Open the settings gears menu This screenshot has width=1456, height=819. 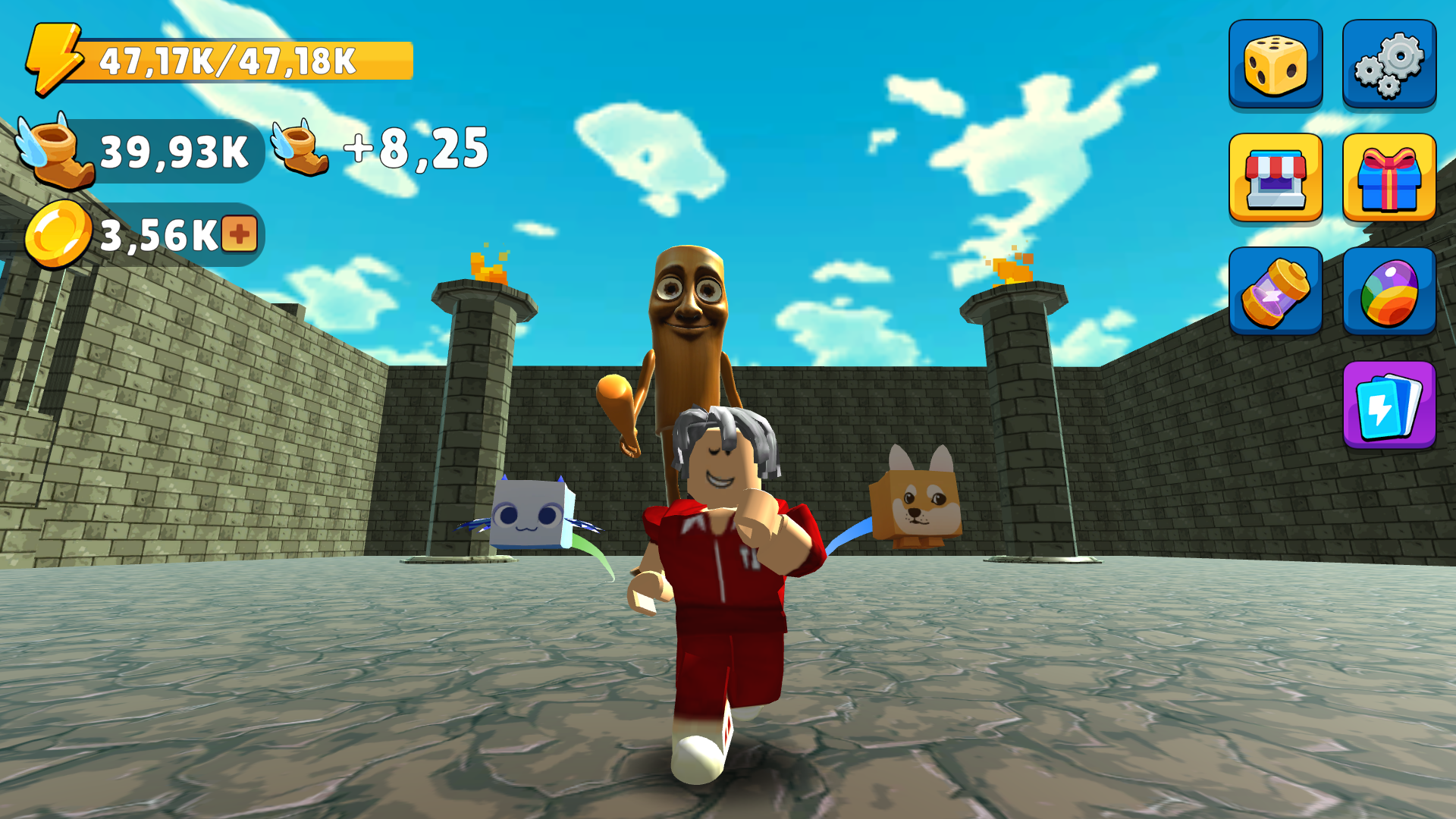(x=1389, y=62)
